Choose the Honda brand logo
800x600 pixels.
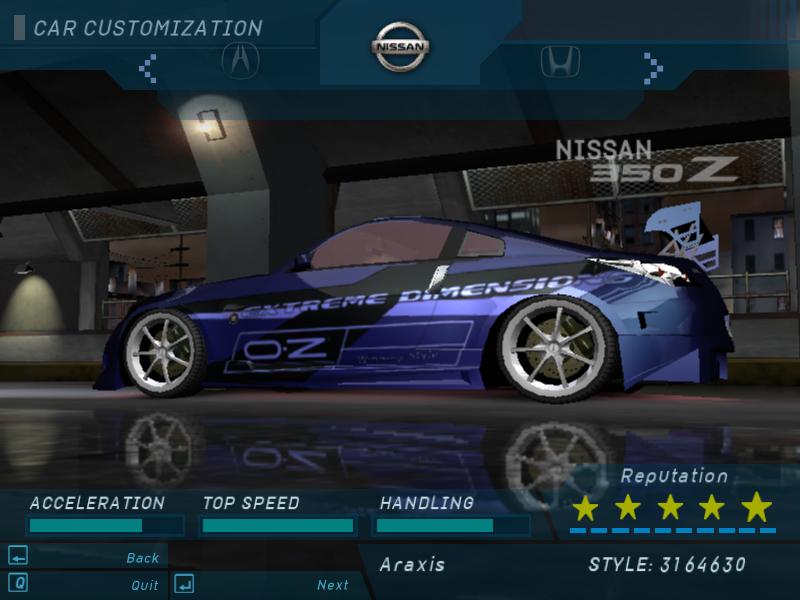point(561,62)
